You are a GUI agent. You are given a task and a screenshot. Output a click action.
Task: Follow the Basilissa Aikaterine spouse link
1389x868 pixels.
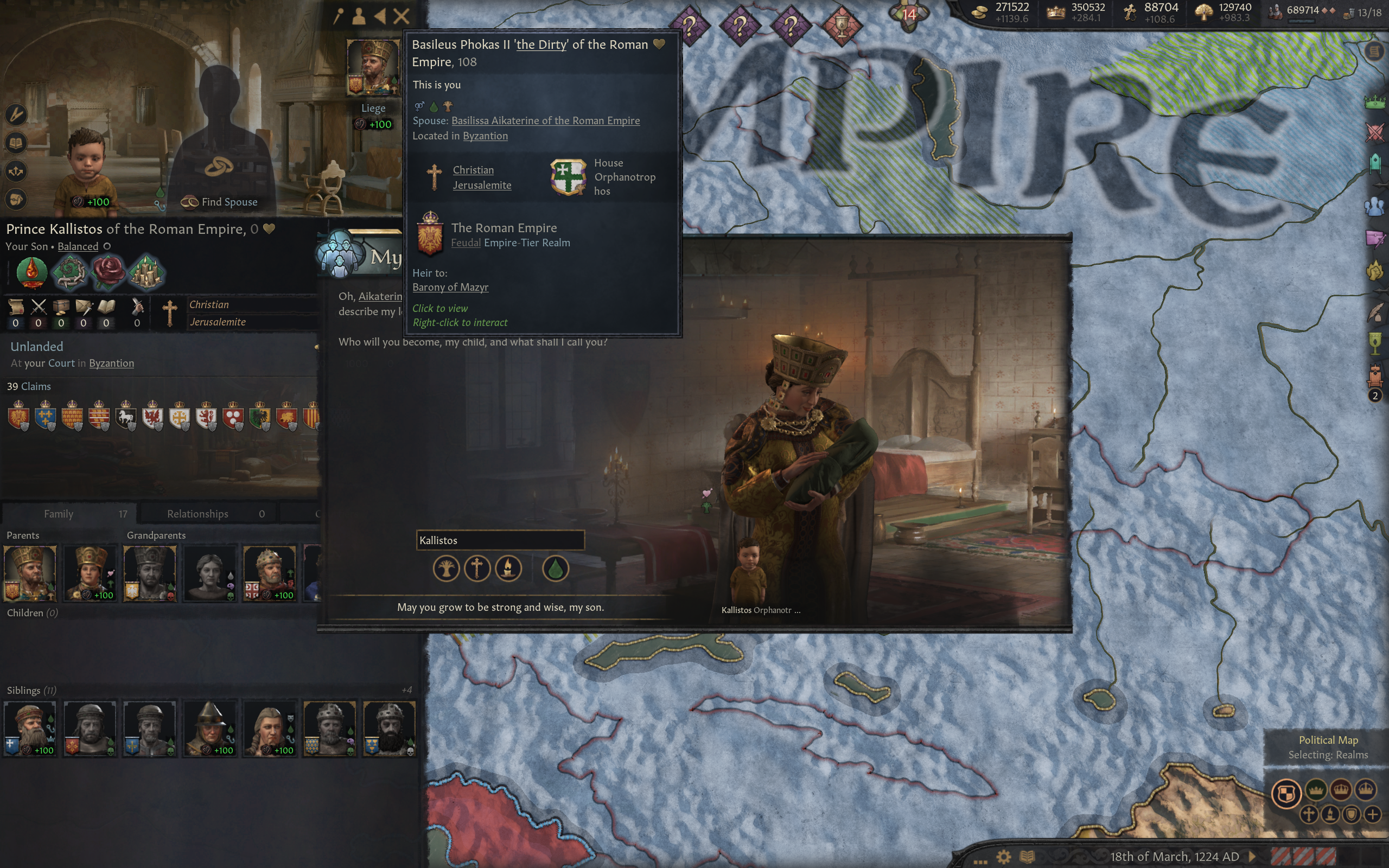pyautogui.click(x=545, y=120)
